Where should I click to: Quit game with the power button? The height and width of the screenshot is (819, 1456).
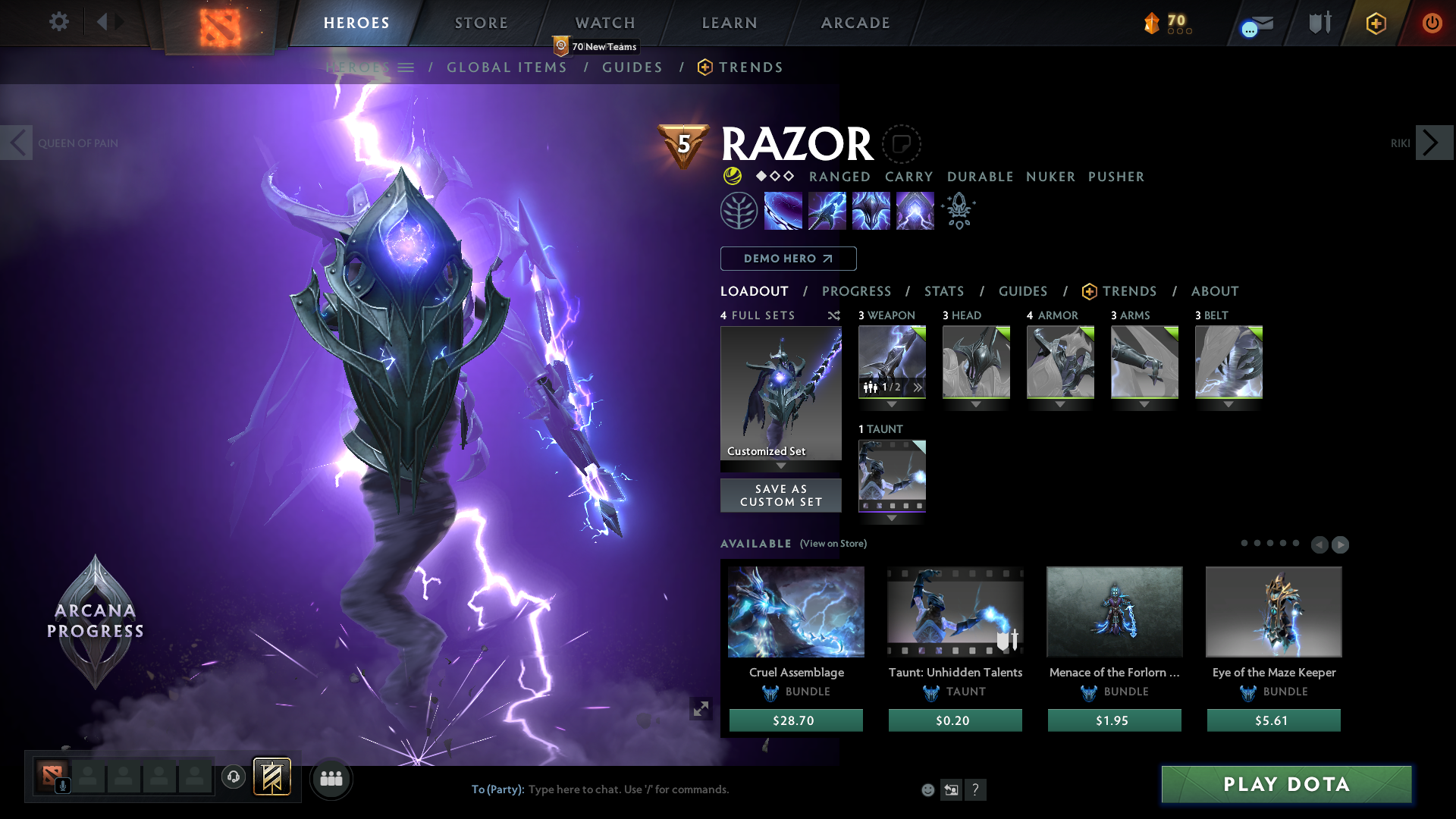[1432, 23]
